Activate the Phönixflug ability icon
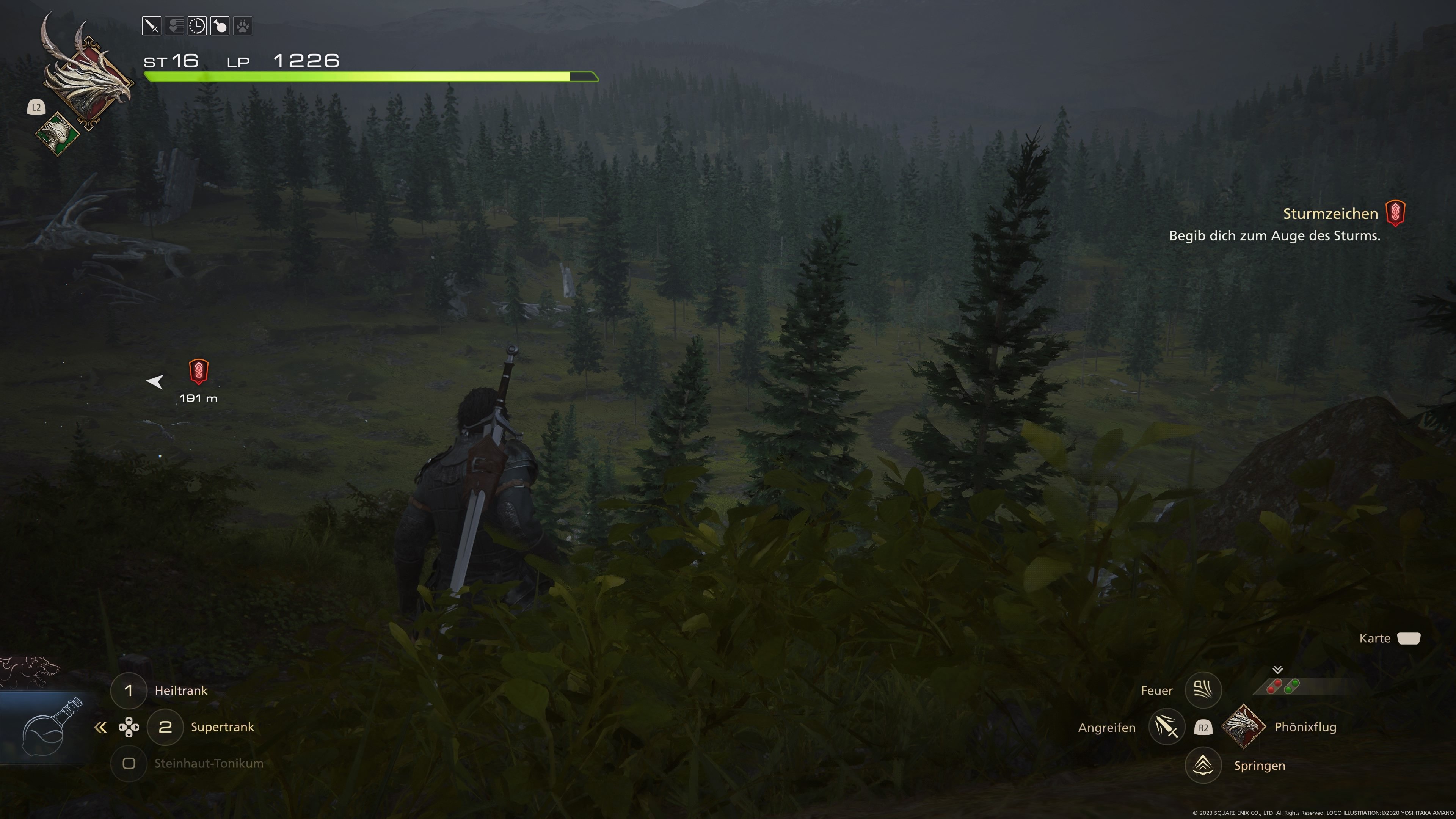 1244,727
